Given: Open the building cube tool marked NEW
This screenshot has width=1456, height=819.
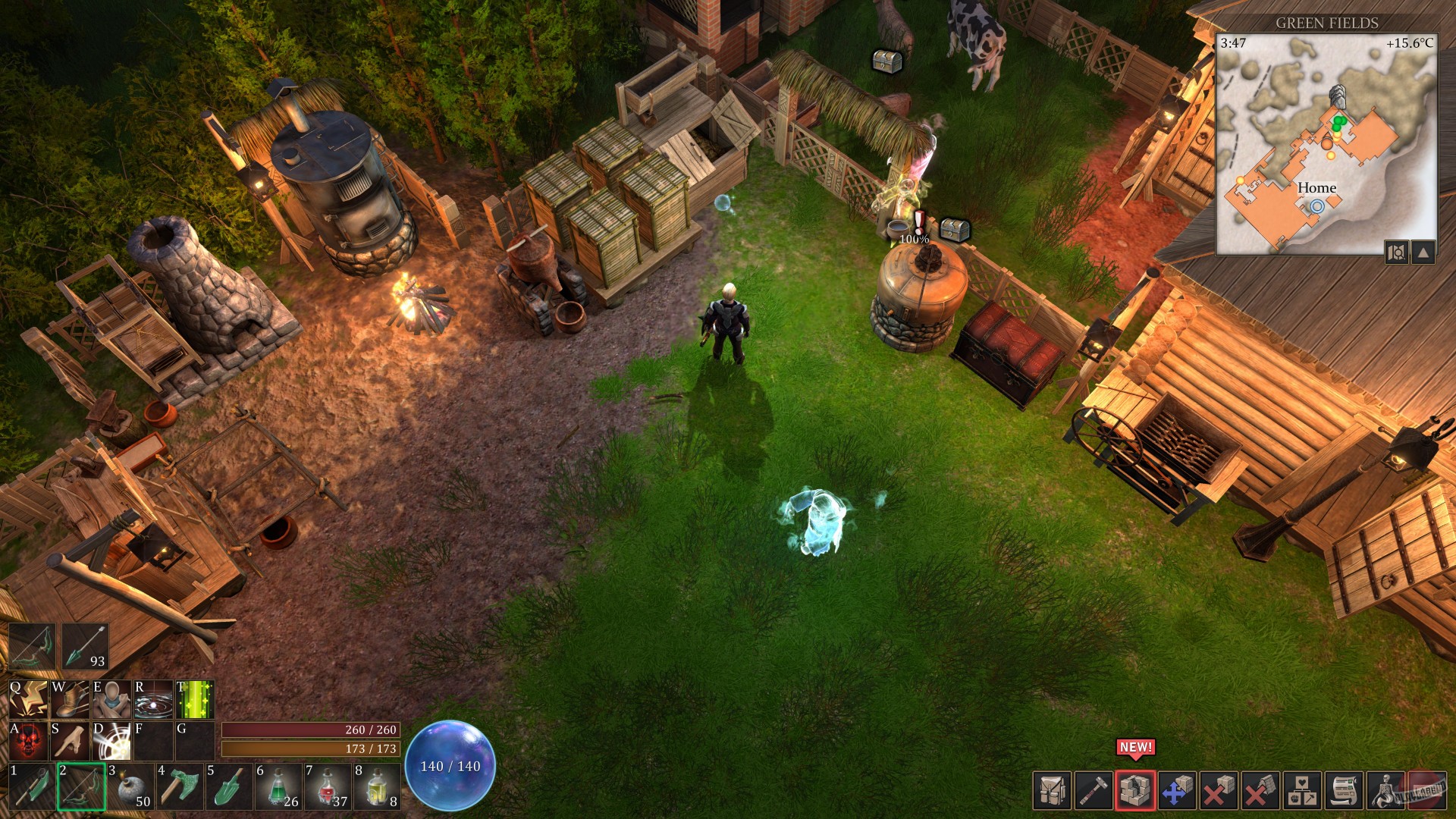Looking at the screenshot, I should click(1134, 791).
